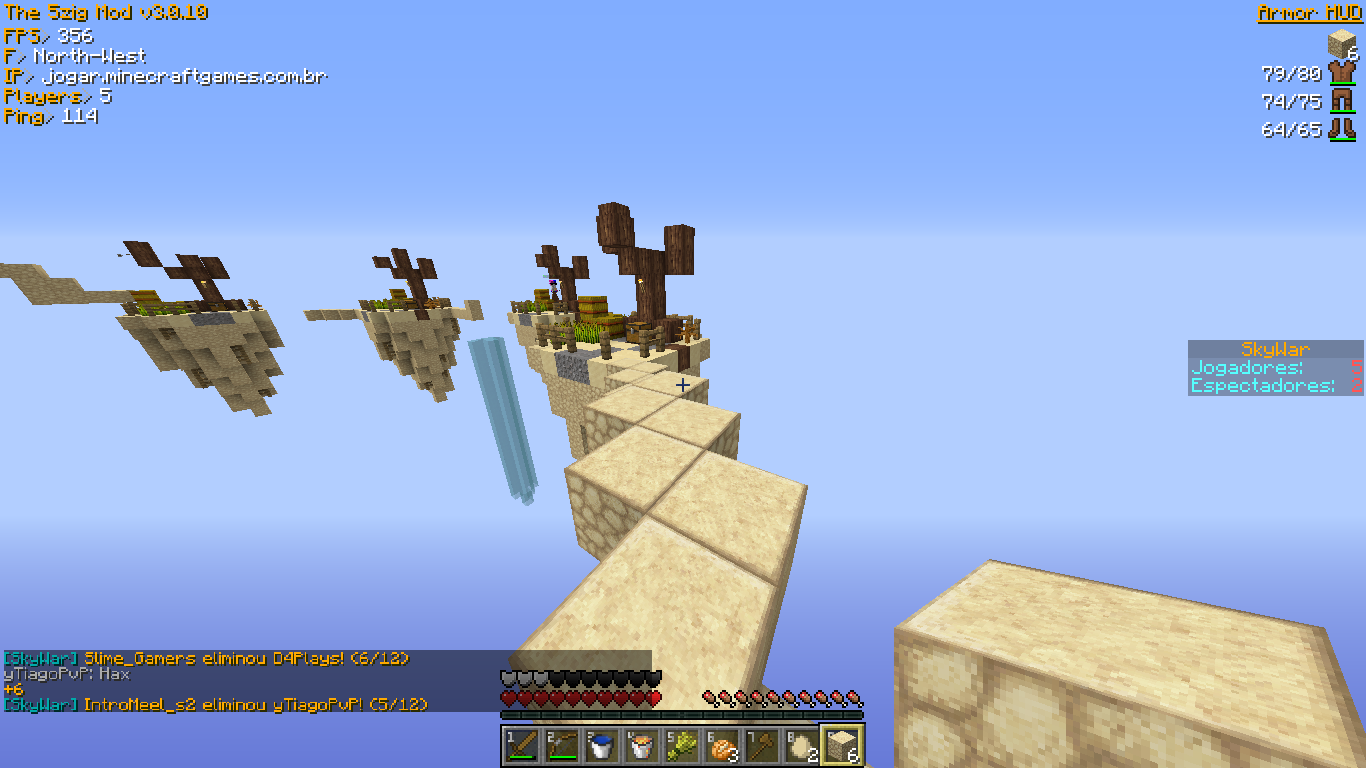
Task: Click the leather boots armor icon
Action: (1341, 128)
